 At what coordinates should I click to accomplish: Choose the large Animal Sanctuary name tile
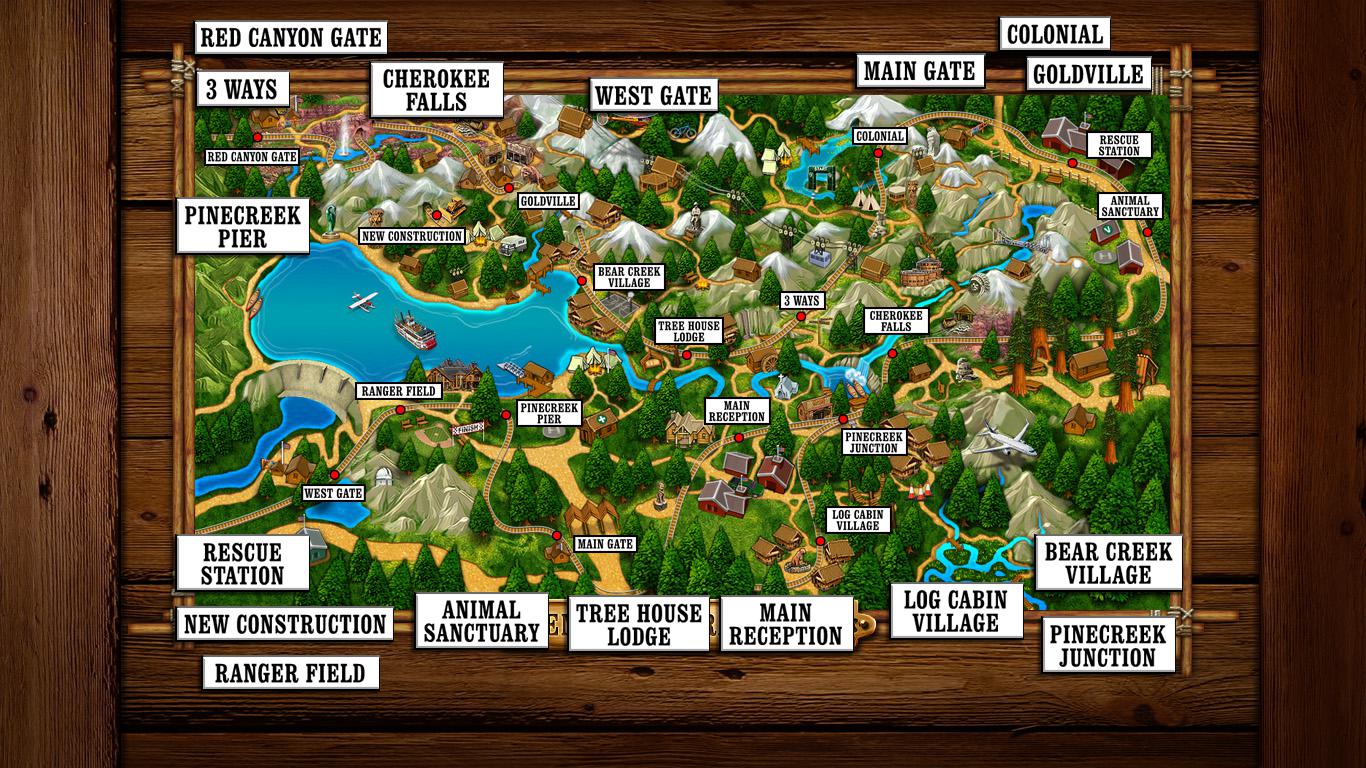click(x=481, y=621)
